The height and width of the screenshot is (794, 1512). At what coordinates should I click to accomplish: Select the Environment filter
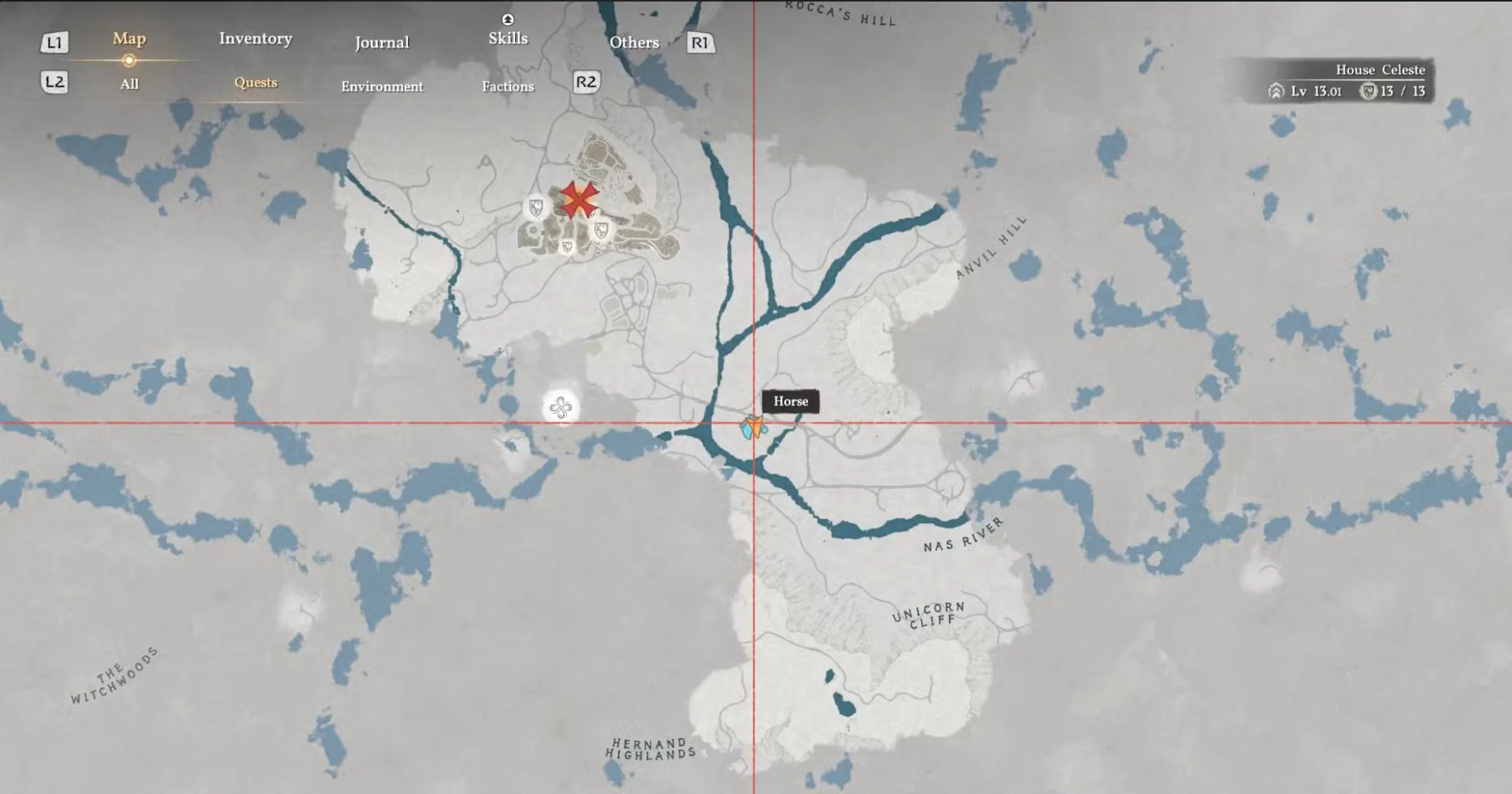(382, 87)
